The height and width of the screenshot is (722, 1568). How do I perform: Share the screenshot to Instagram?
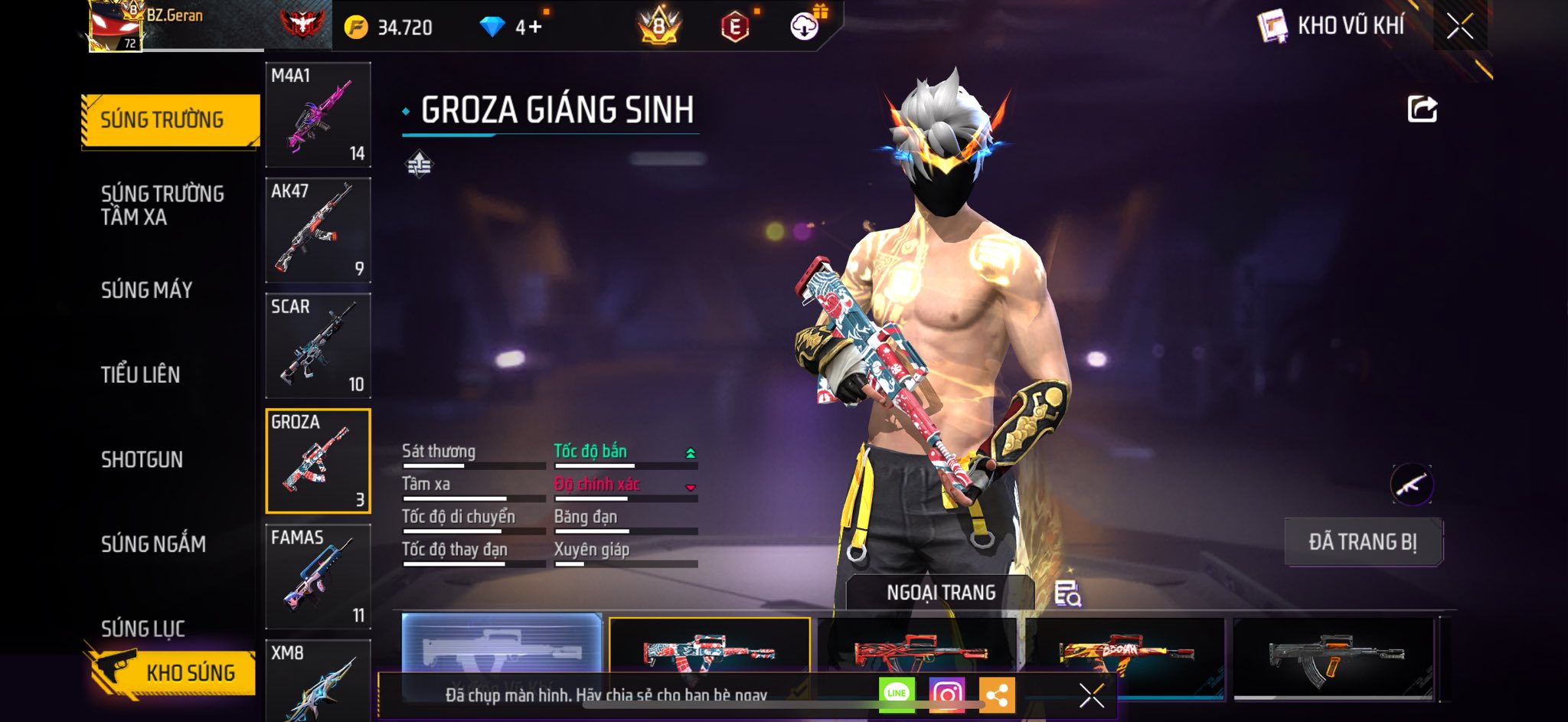[x=946, y=694]
